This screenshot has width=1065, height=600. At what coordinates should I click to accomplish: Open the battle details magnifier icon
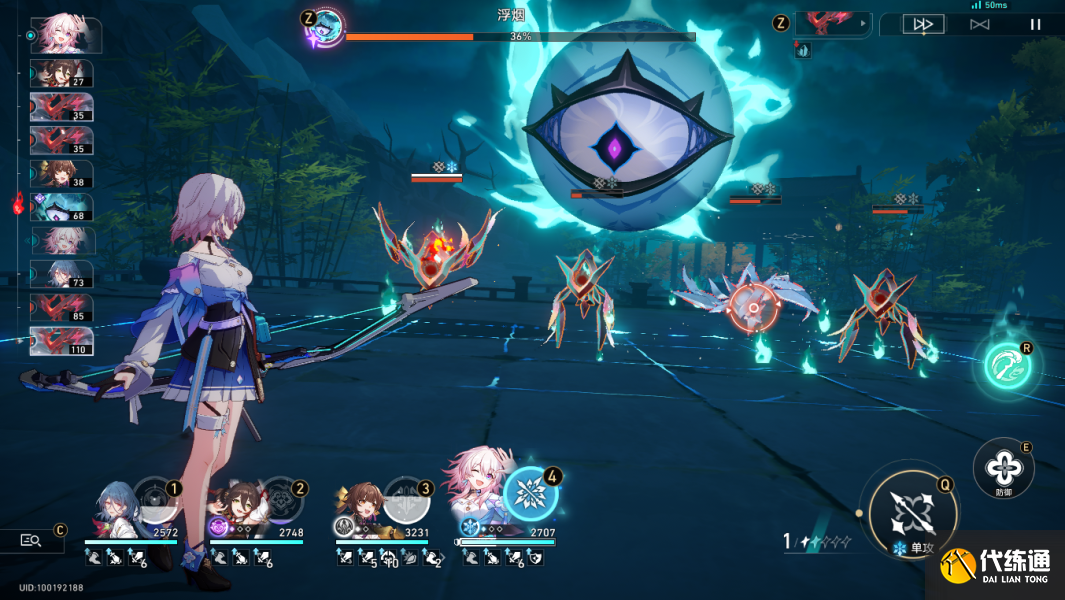31,540
